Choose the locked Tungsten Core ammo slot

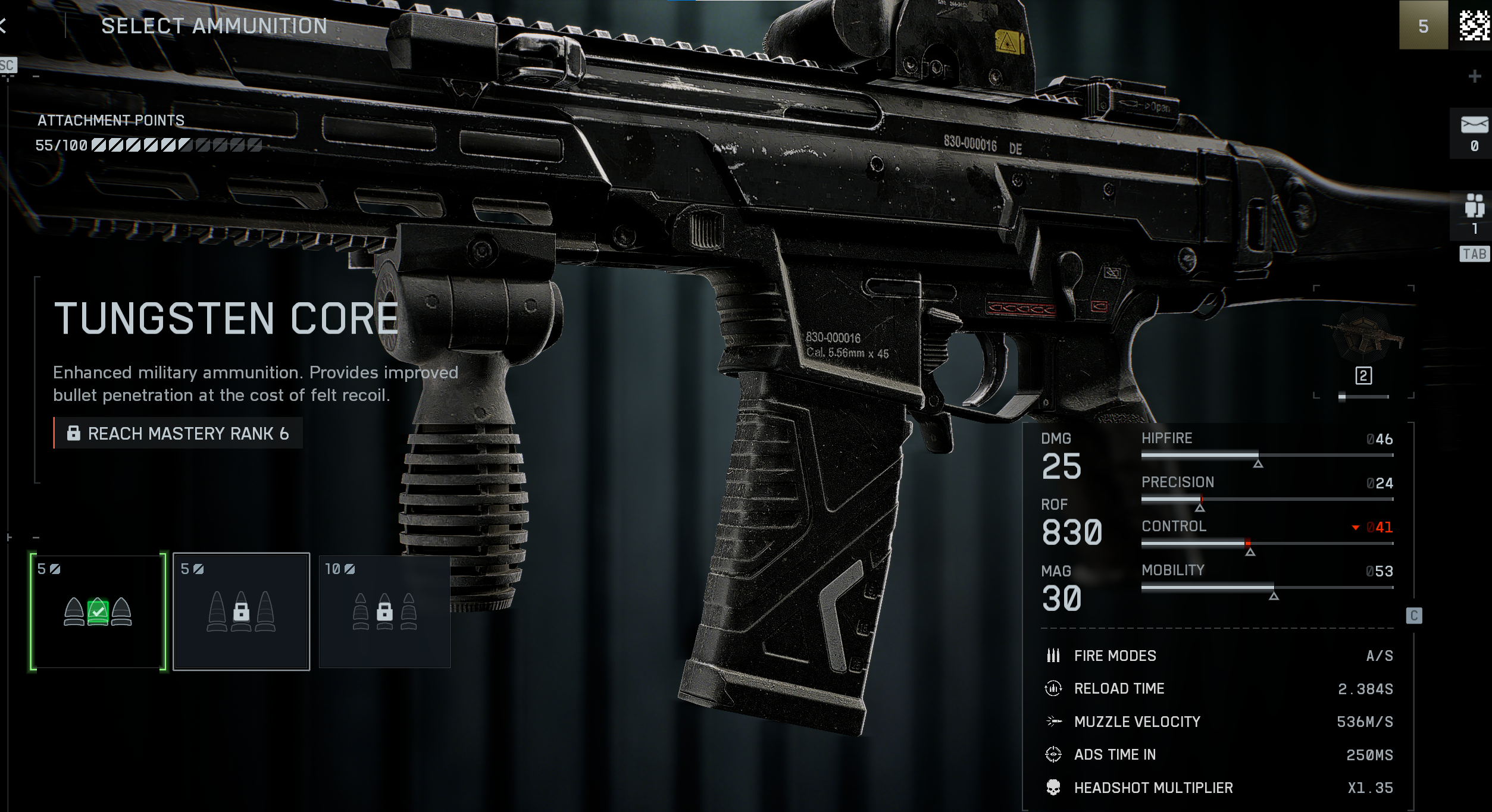241,612
